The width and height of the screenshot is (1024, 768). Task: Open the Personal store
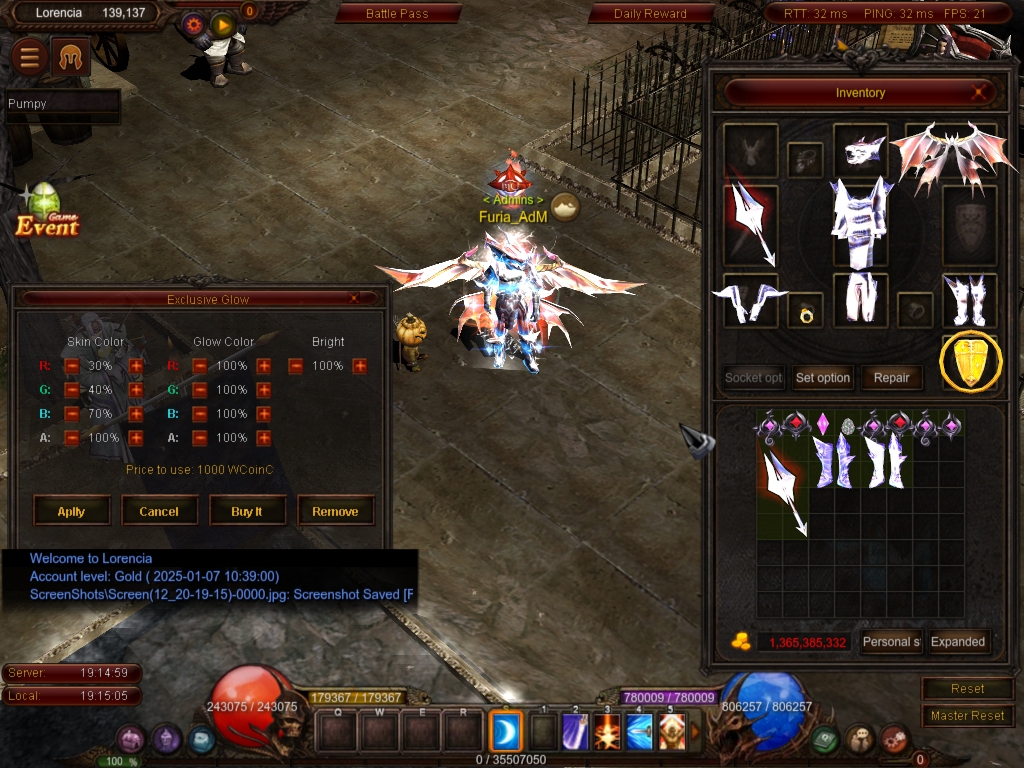[x=892, y=642]
